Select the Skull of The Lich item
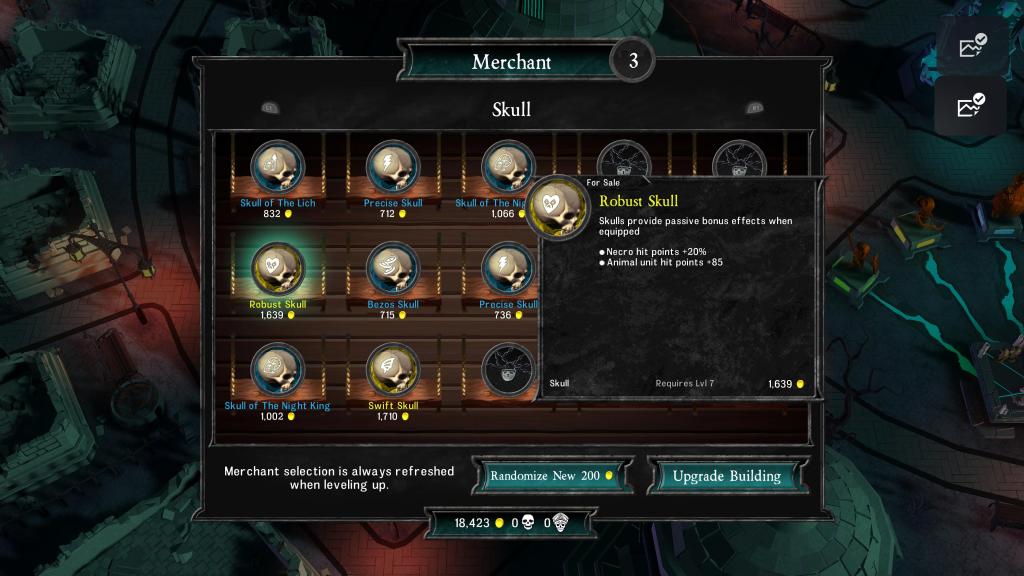Image resolution: width=1024 pixels, height=576 pixels. pyautogui.click(x=278, y=167)
